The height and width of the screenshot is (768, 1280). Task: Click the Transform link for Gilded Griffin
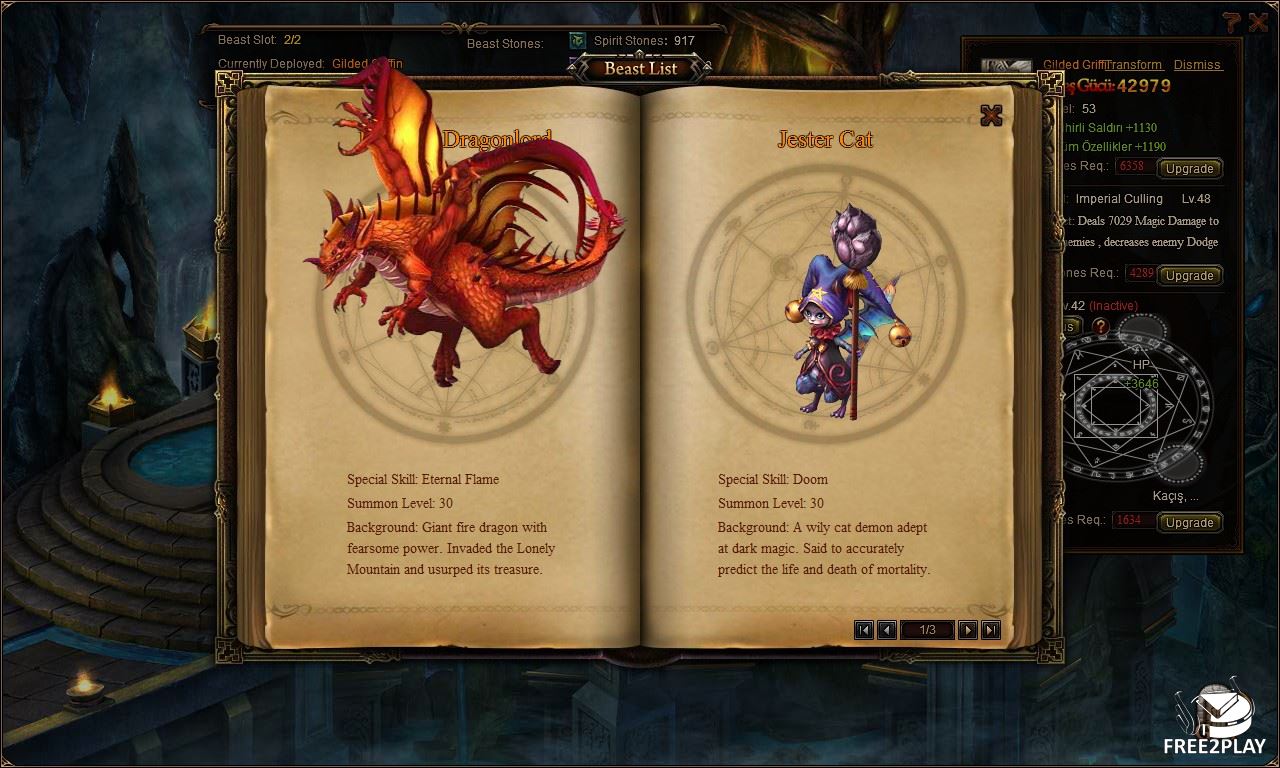point(1134,65)
